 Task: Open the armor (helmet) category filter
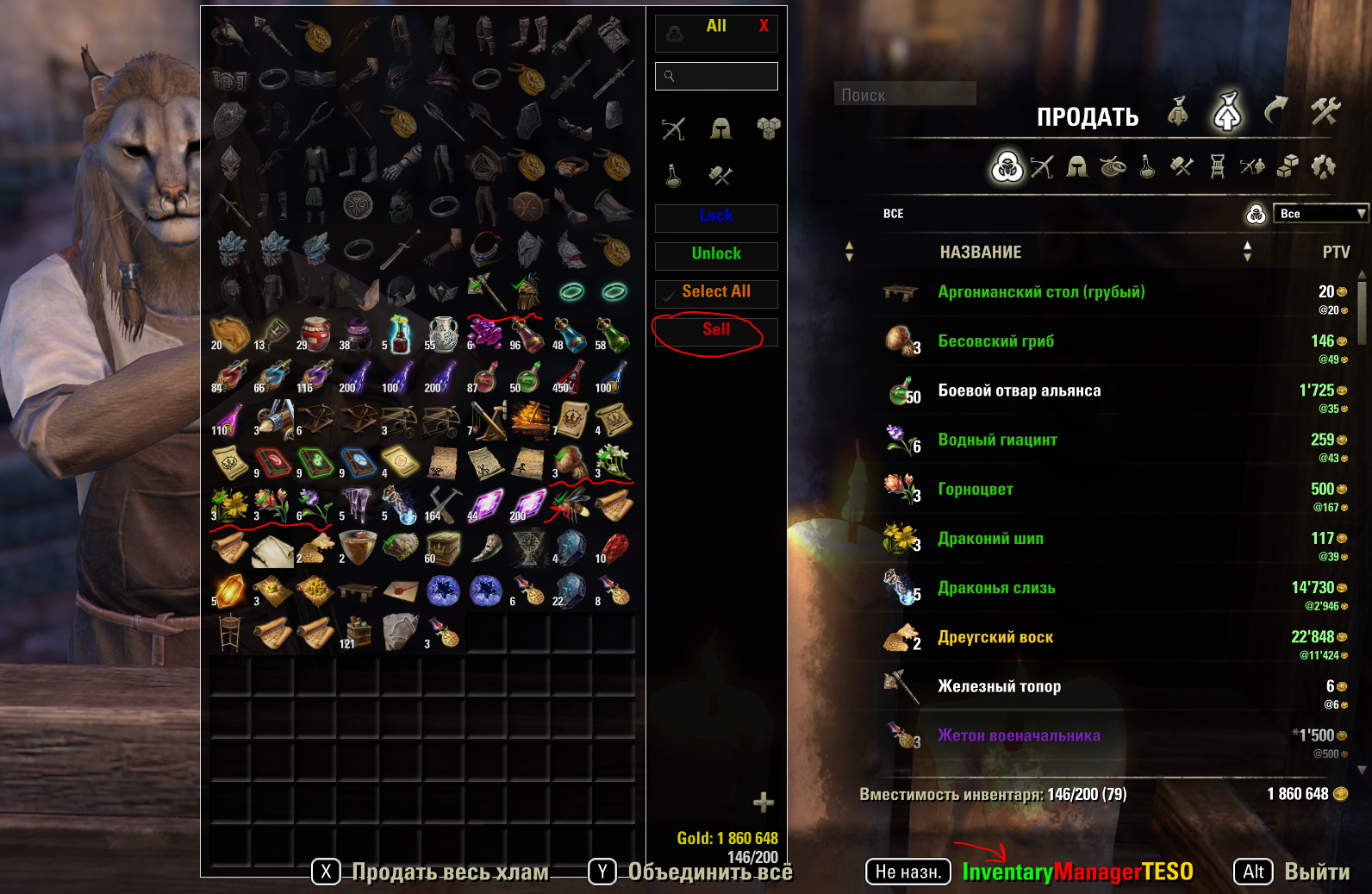coord(1077,168)
